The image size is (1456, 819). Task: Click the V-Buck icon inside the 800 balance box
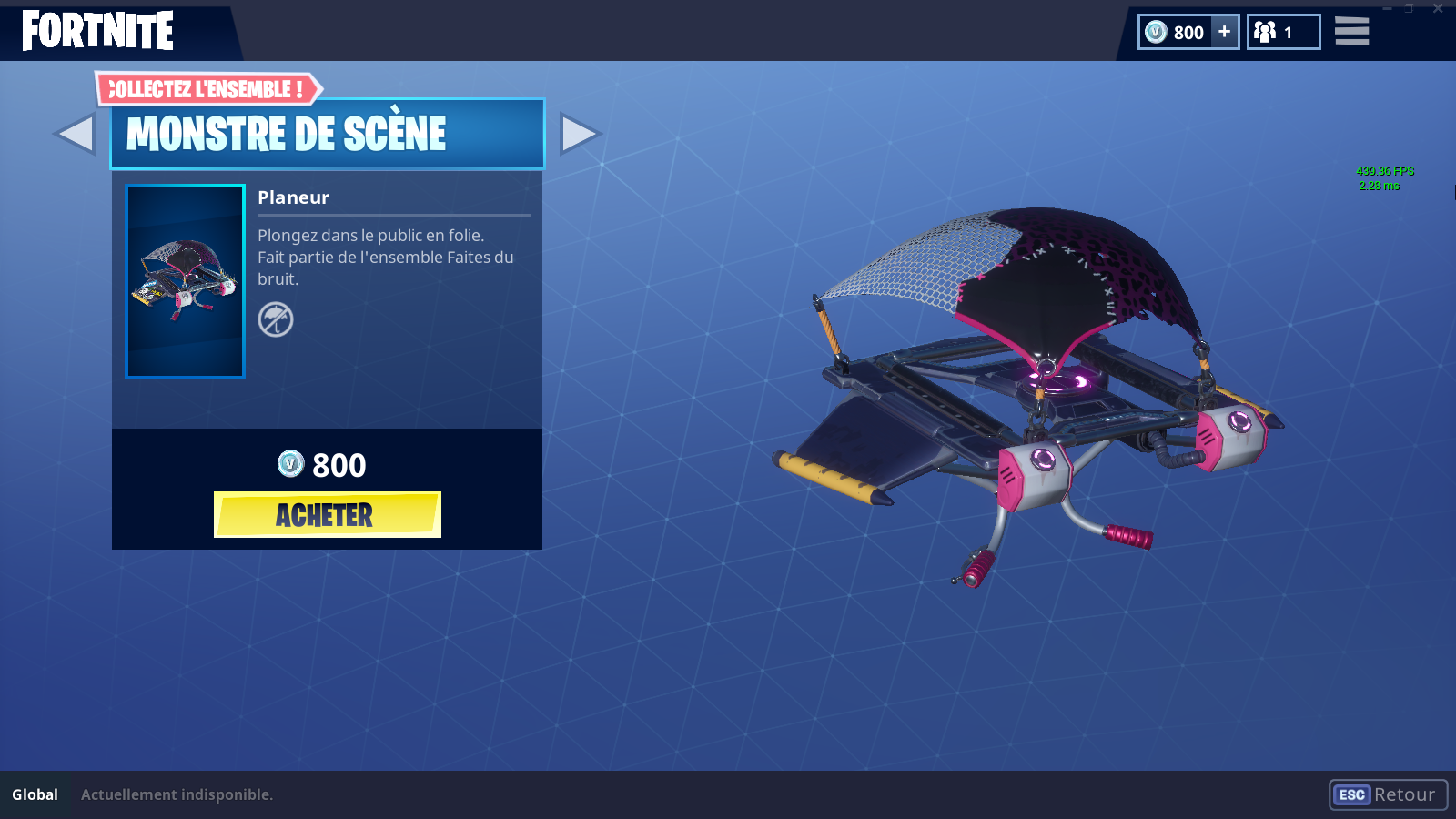[x=1155, y=32]
